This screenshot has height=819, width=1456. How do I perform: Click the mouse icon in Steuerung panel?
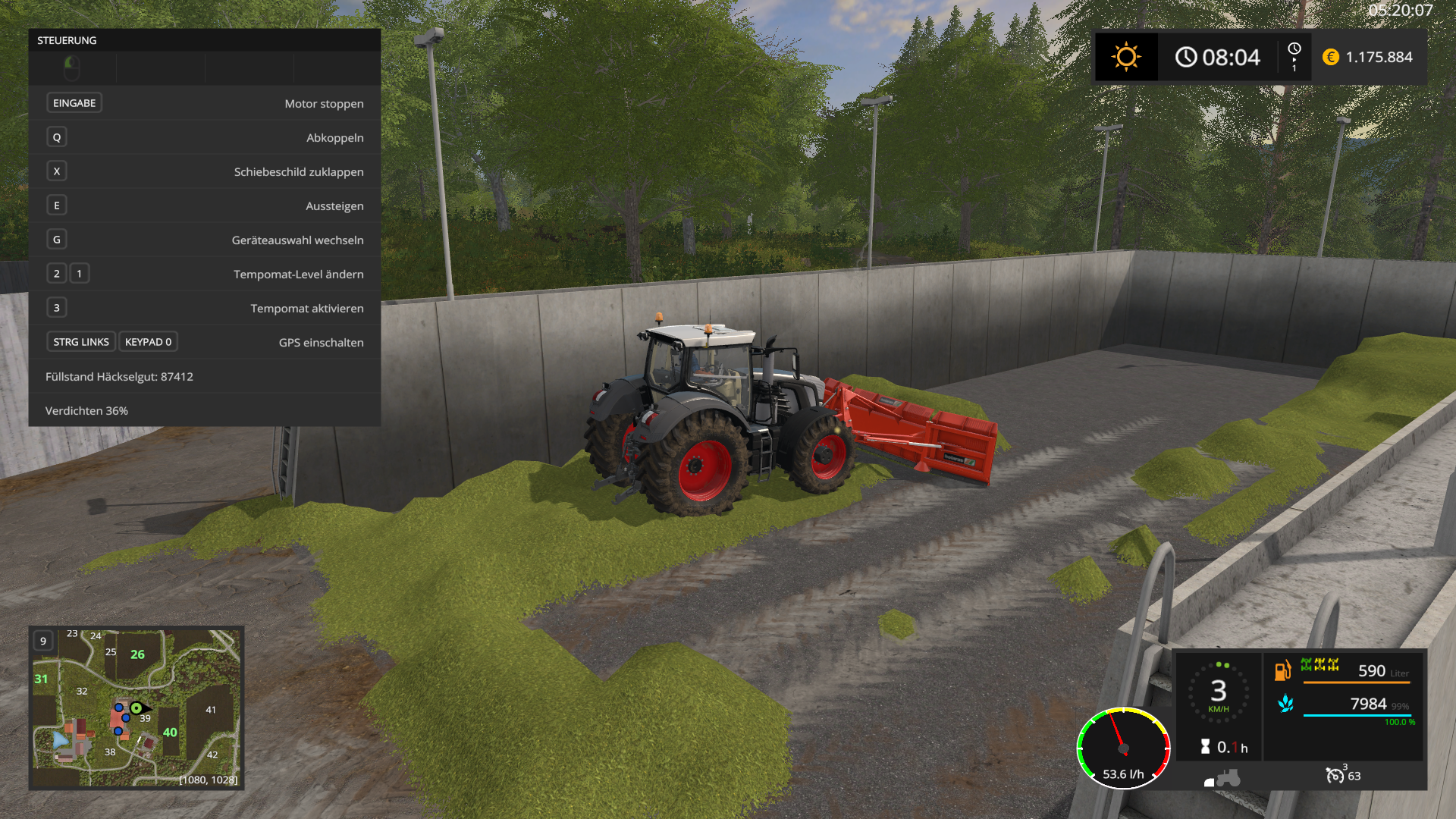tap(72, 68)
